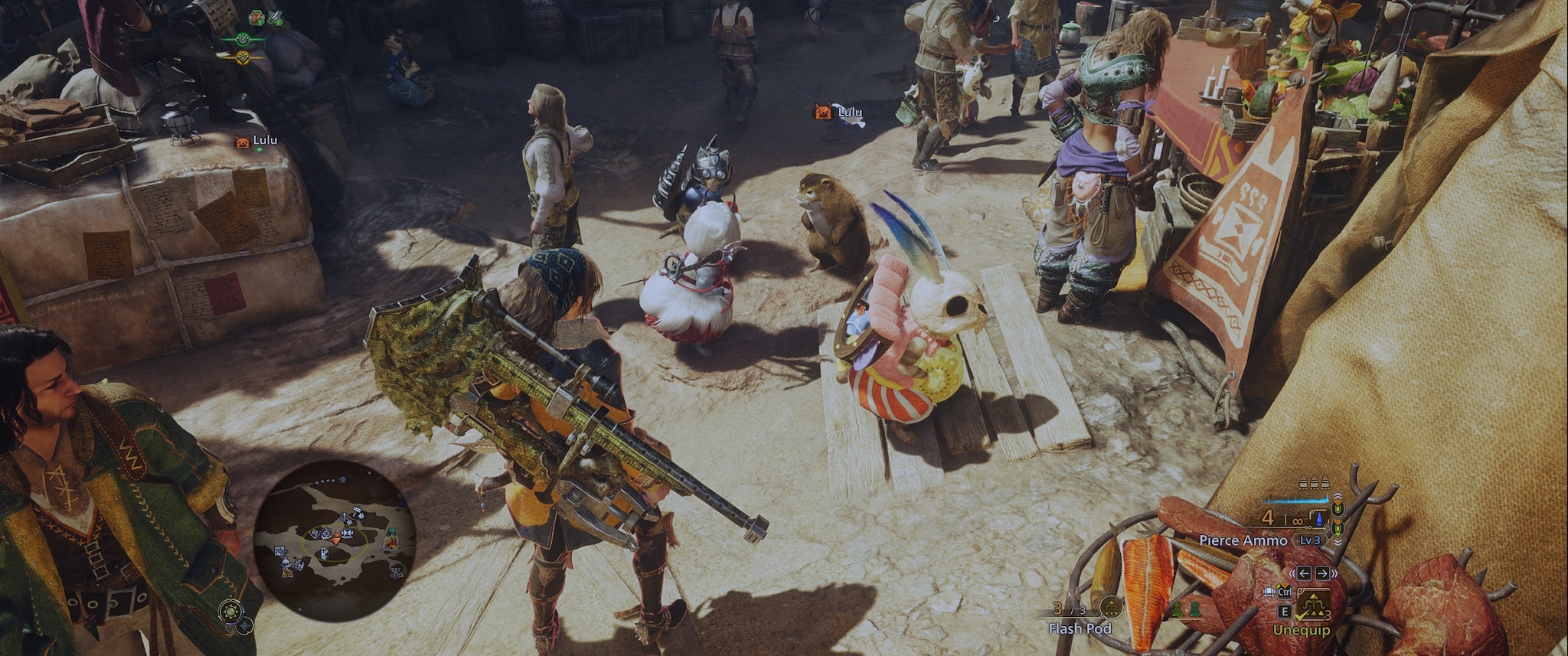Click the orange player arrow on the minimap

point(335,539)
